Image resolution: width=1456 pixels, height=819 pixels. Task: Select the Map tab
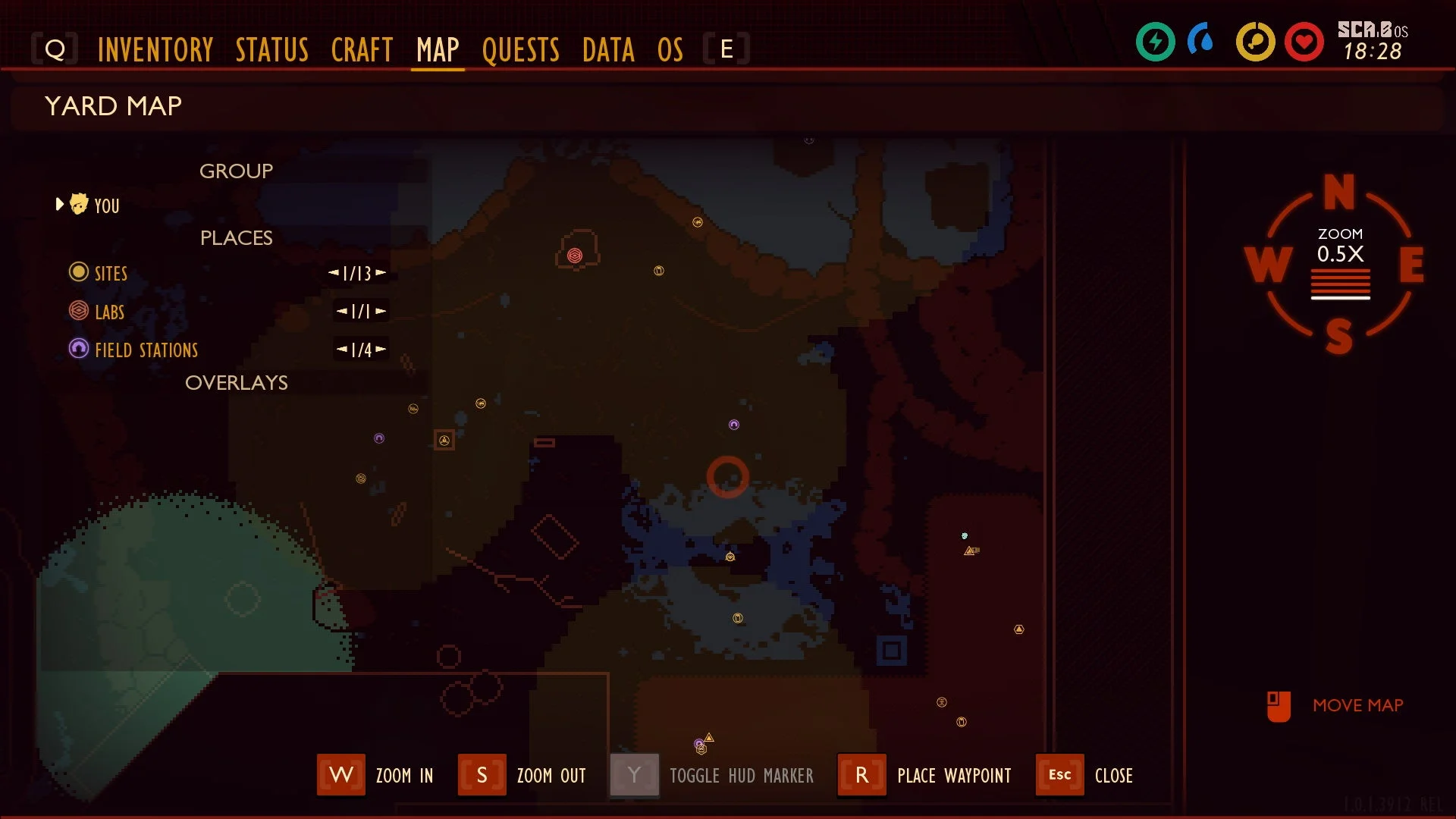click(438, 50)
